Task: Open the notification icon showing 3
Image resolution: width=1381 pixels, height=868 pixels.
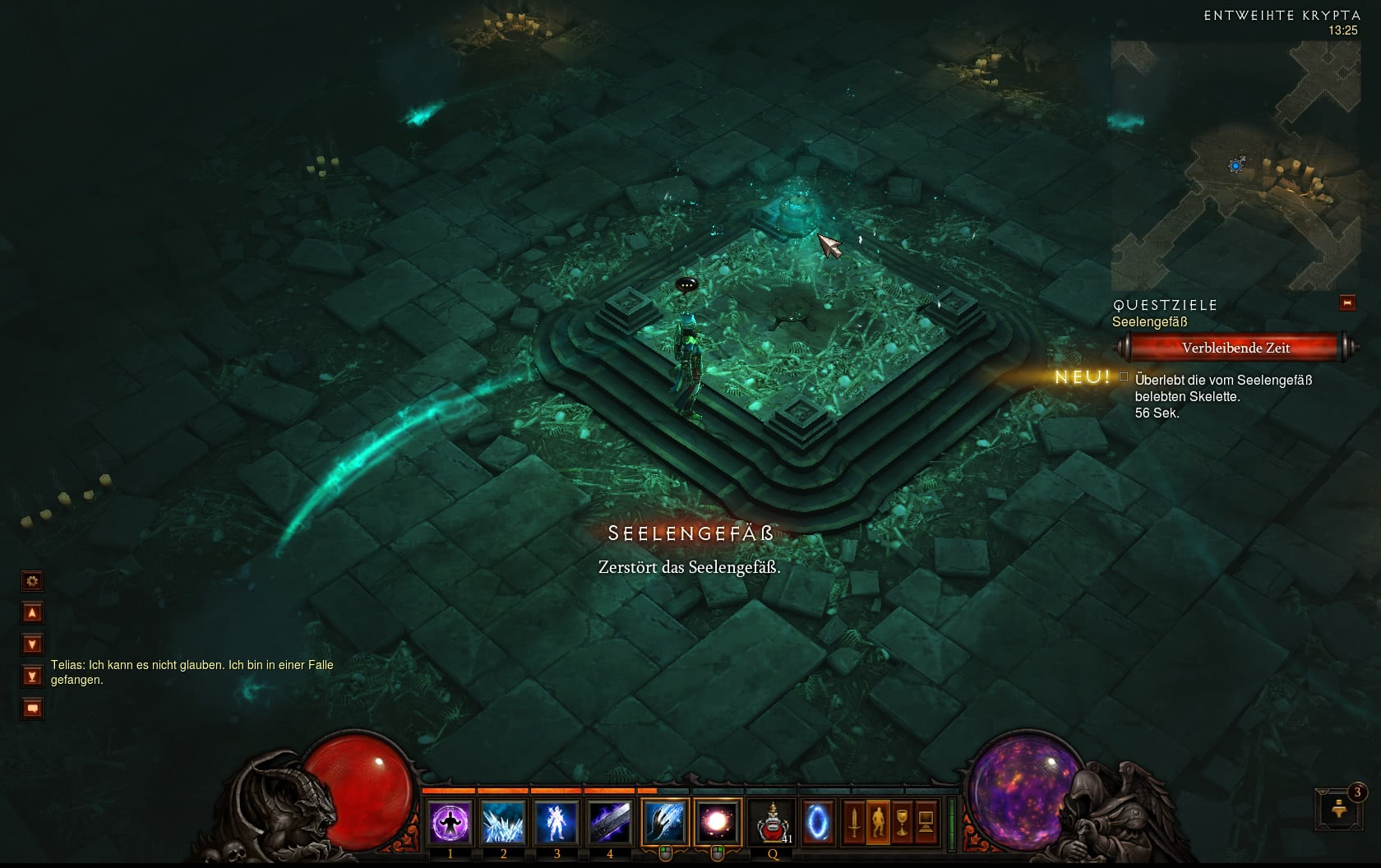Action: coord(1339,809)
